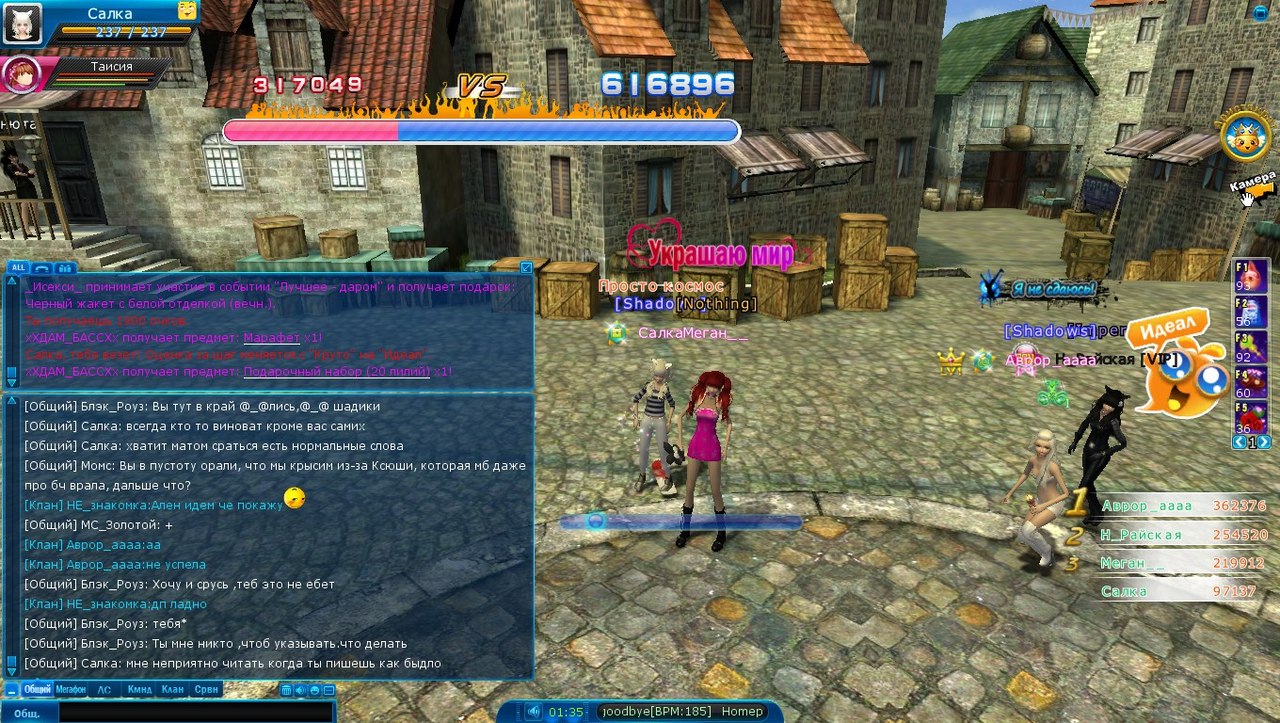Toggle music with the bottom speaker button

[x=534, y=712]
